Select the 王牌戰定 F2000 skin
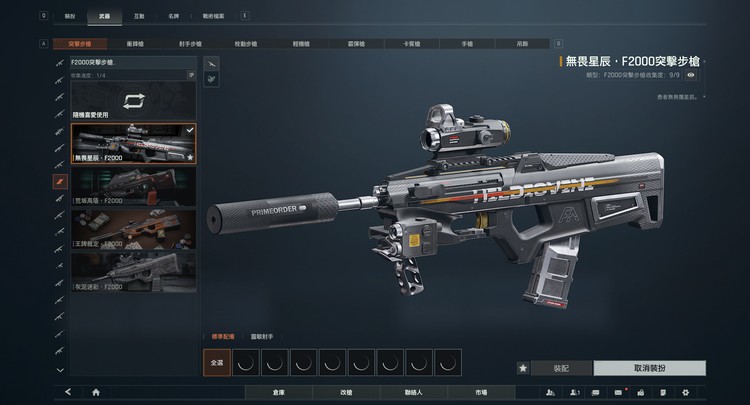Image resolution: width=750 pixels, height=405 pixels. 134,228
